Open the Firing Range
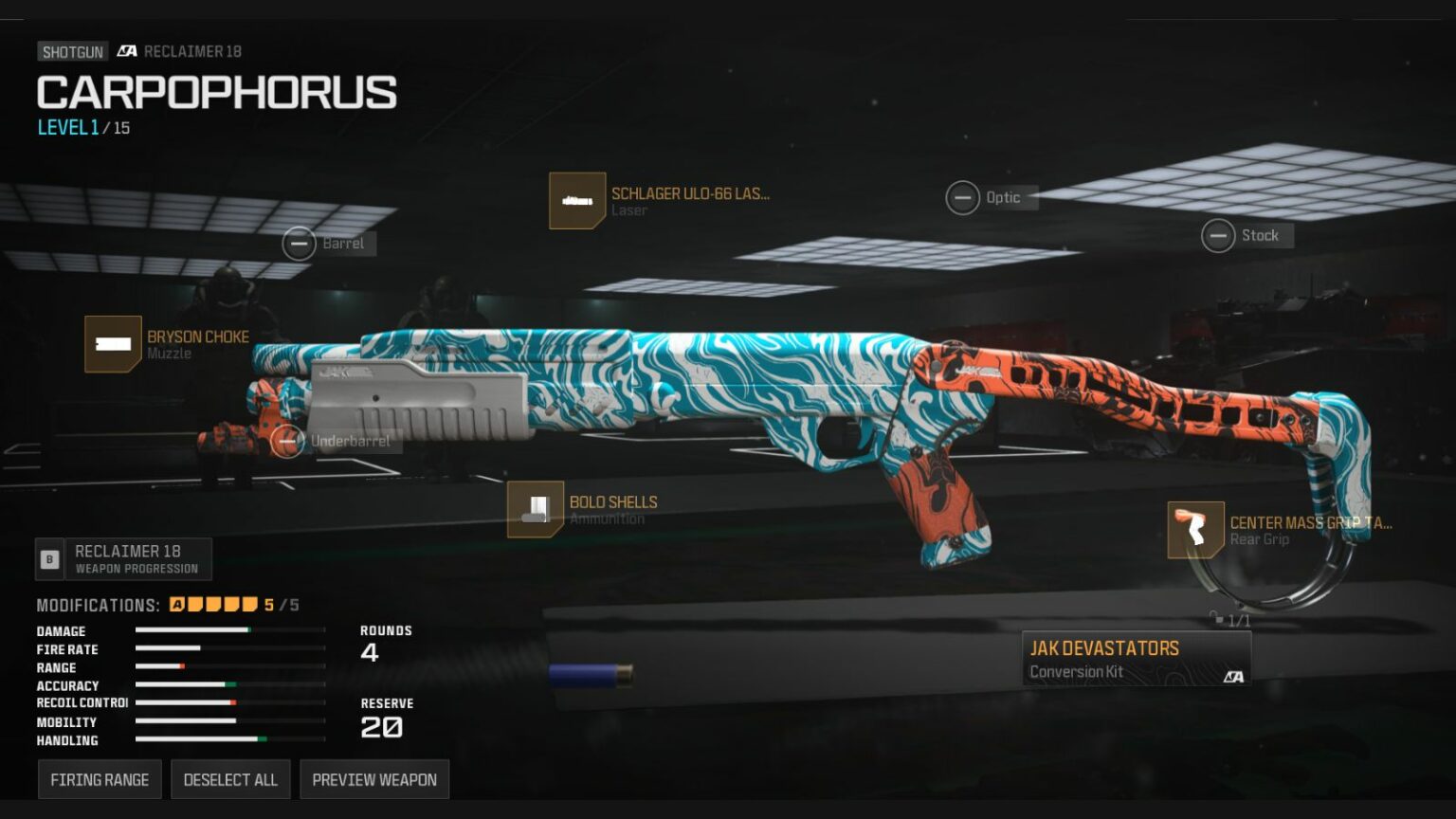1456x819 pixels. point(100,779)
